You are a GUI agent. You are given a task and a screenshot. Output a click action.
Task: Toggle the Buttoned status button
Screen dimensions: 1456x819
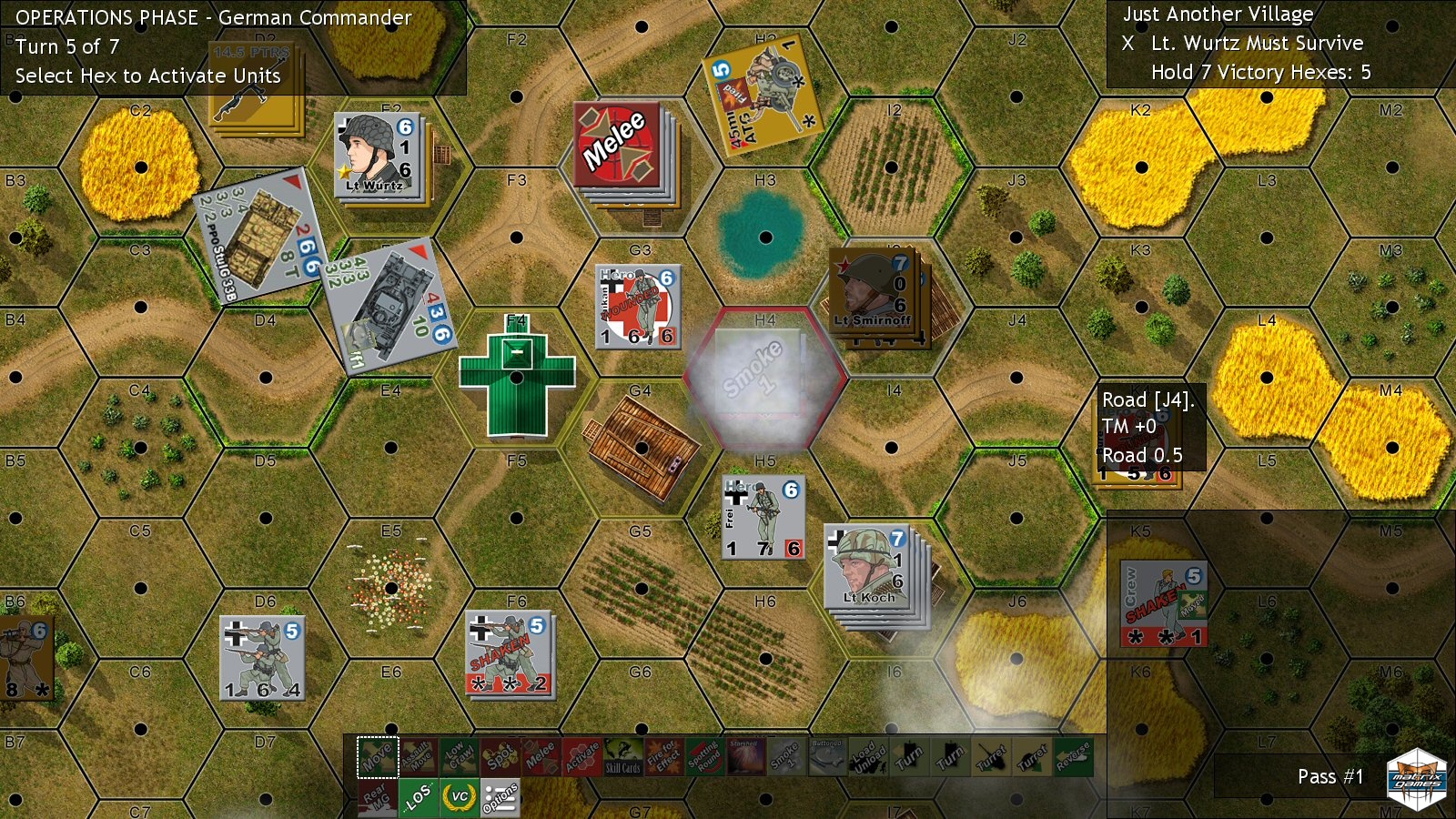click(x=827, y=757)
